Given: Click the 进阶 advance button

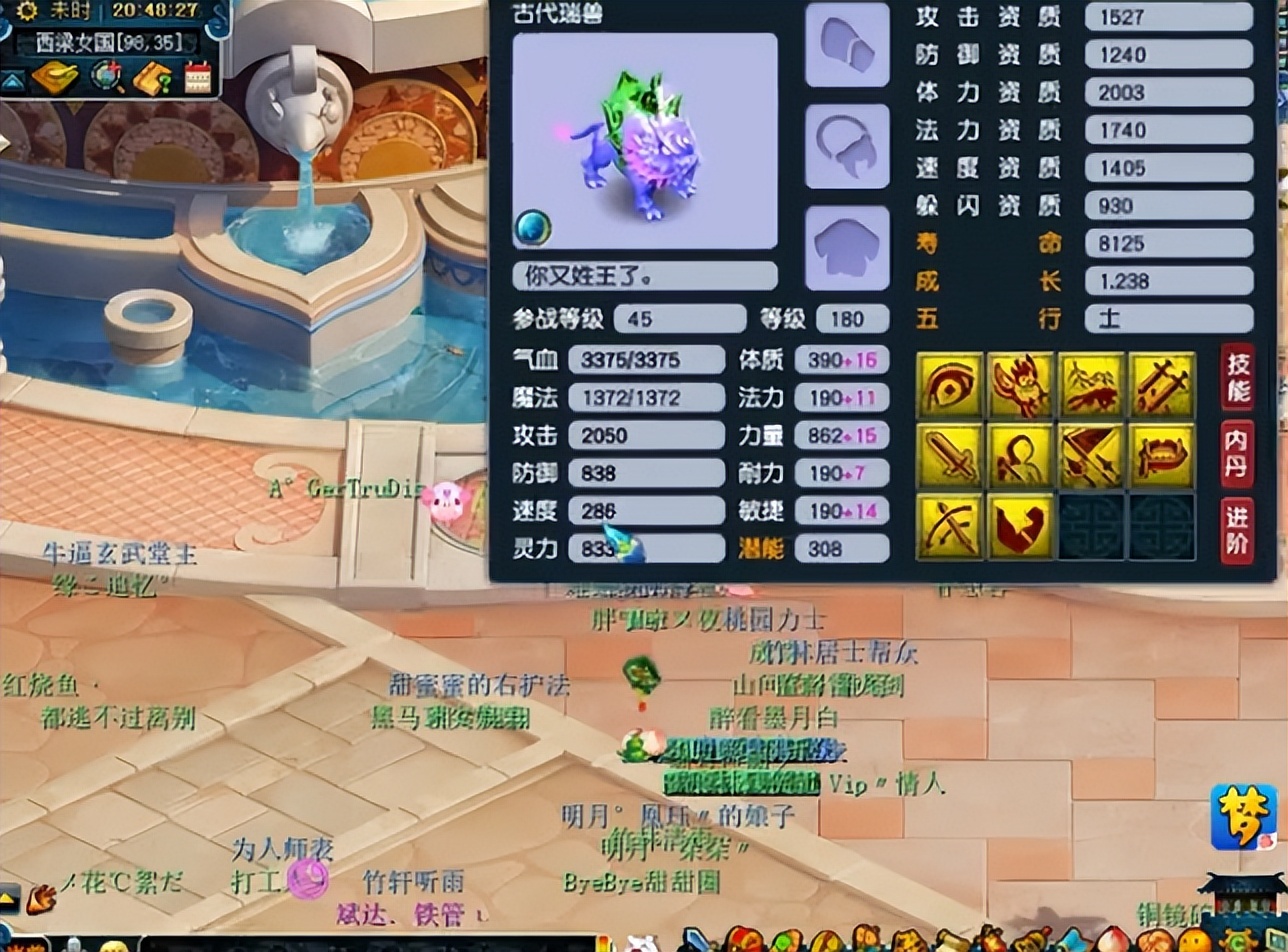Looking at the screenshot, I should [1237, 528].
